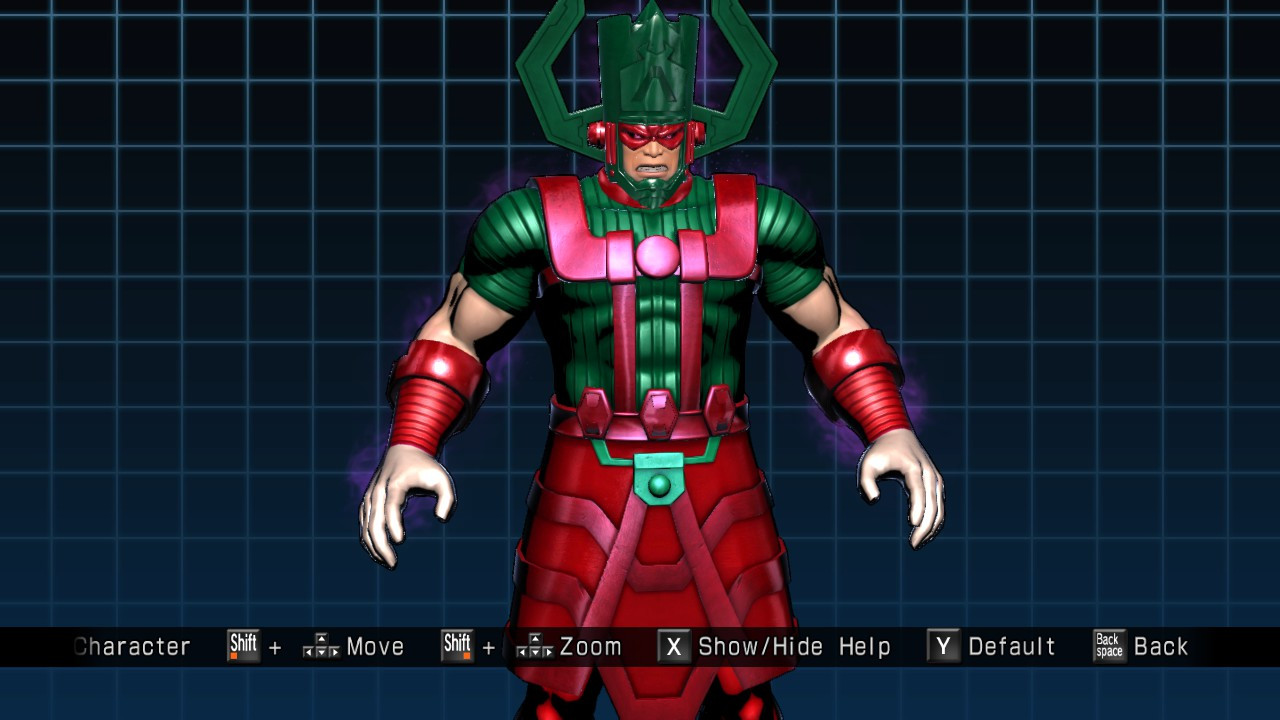Screen dimensions: 1280x720
Task: Click the Zoom label in the help bar
Action: [x=590, y=647]
